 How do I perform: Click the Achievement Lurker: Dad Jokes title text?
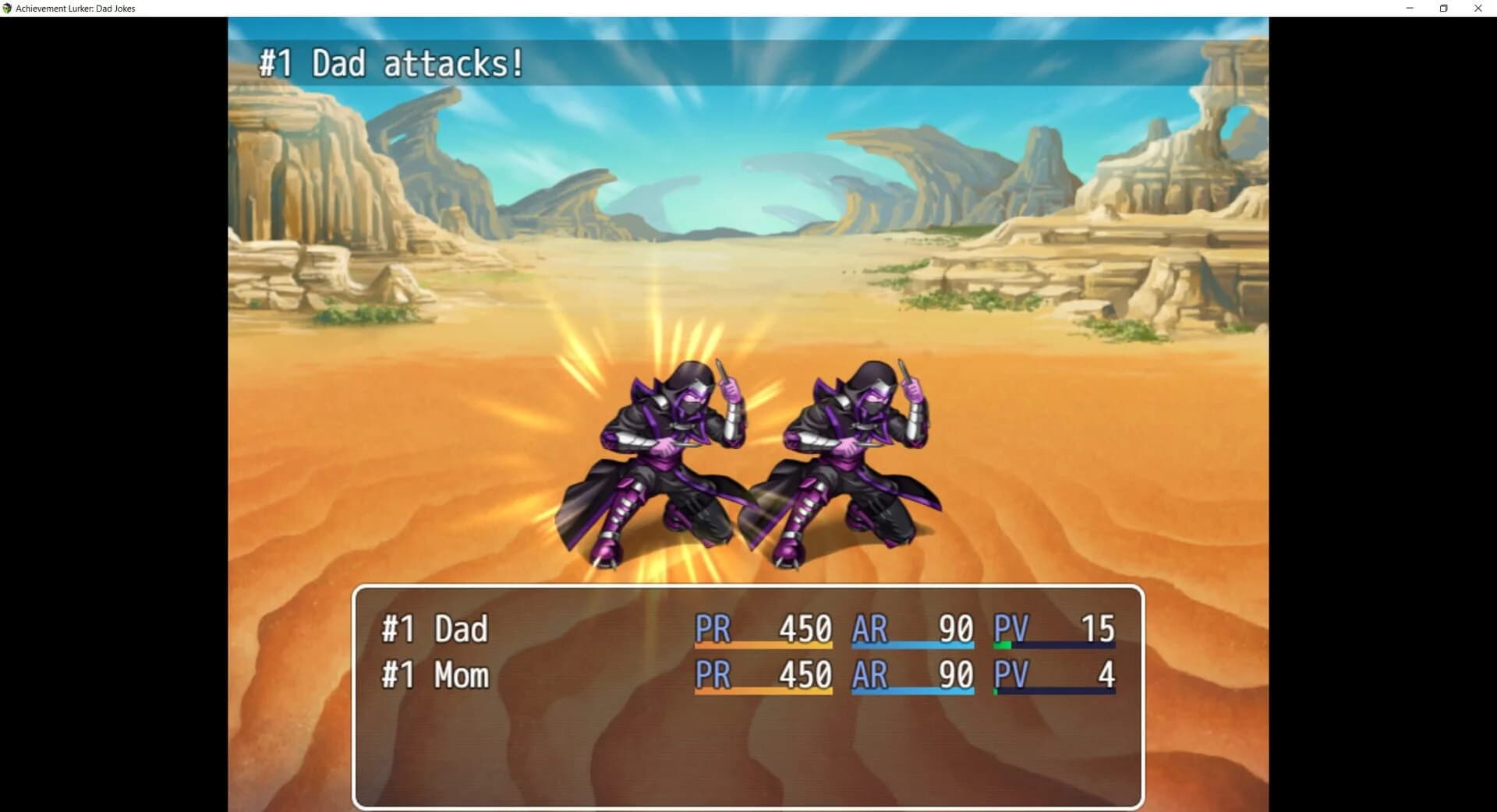point(76,8)
